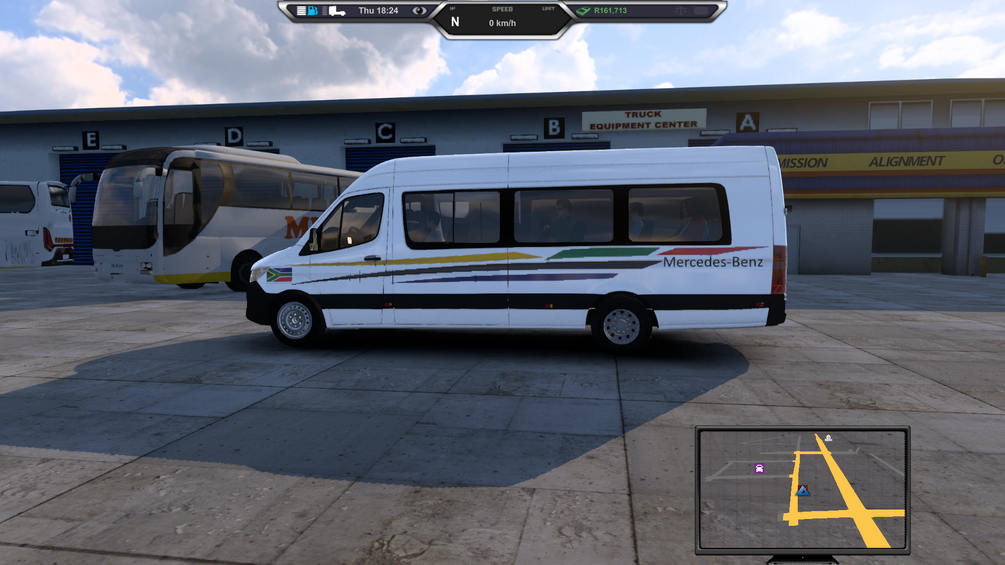Click the blue player arrow on minimap

click(802, 490)
